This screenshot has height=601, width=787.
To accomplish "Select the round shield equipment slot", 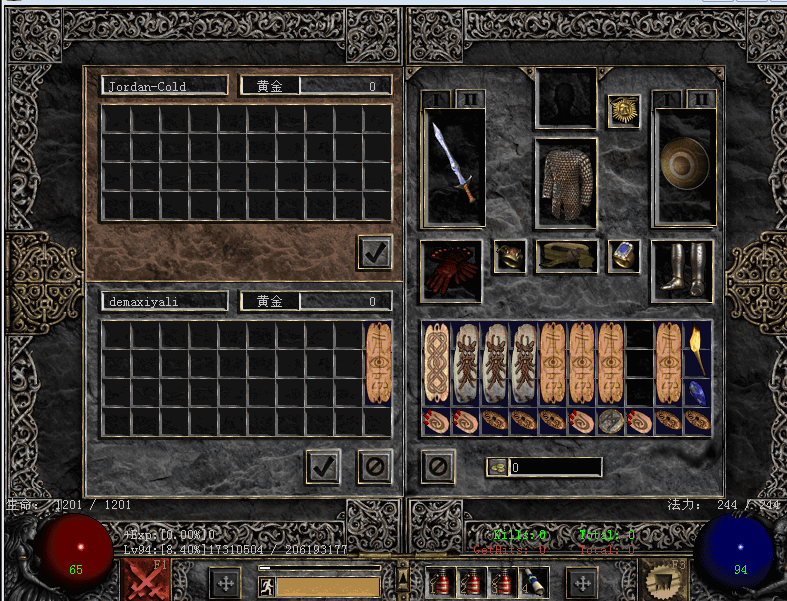I will 684,165.
